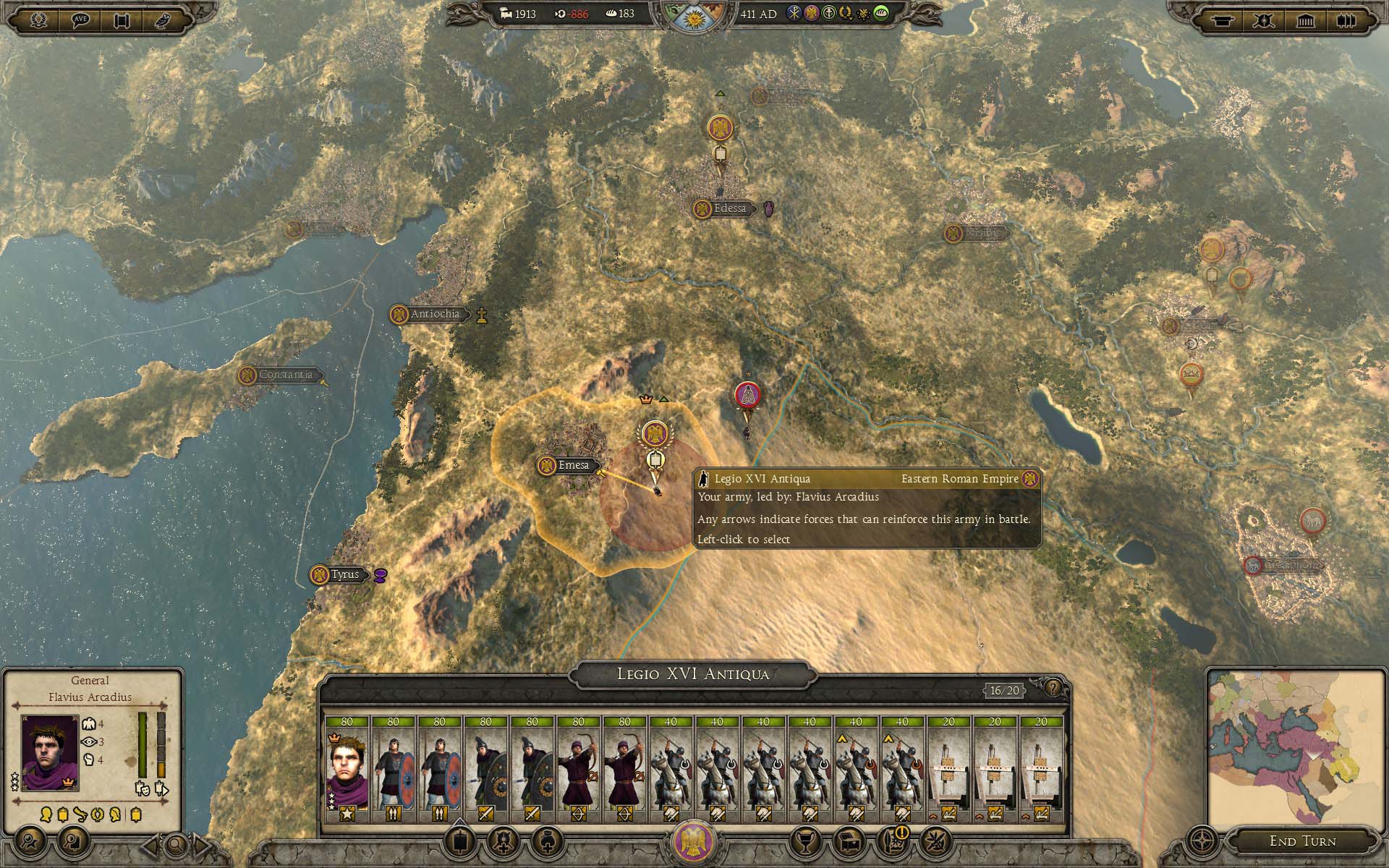This screenshot has width=1389, height=868.
Task: Select the general's unit card in the army panel
Action: 347,770
